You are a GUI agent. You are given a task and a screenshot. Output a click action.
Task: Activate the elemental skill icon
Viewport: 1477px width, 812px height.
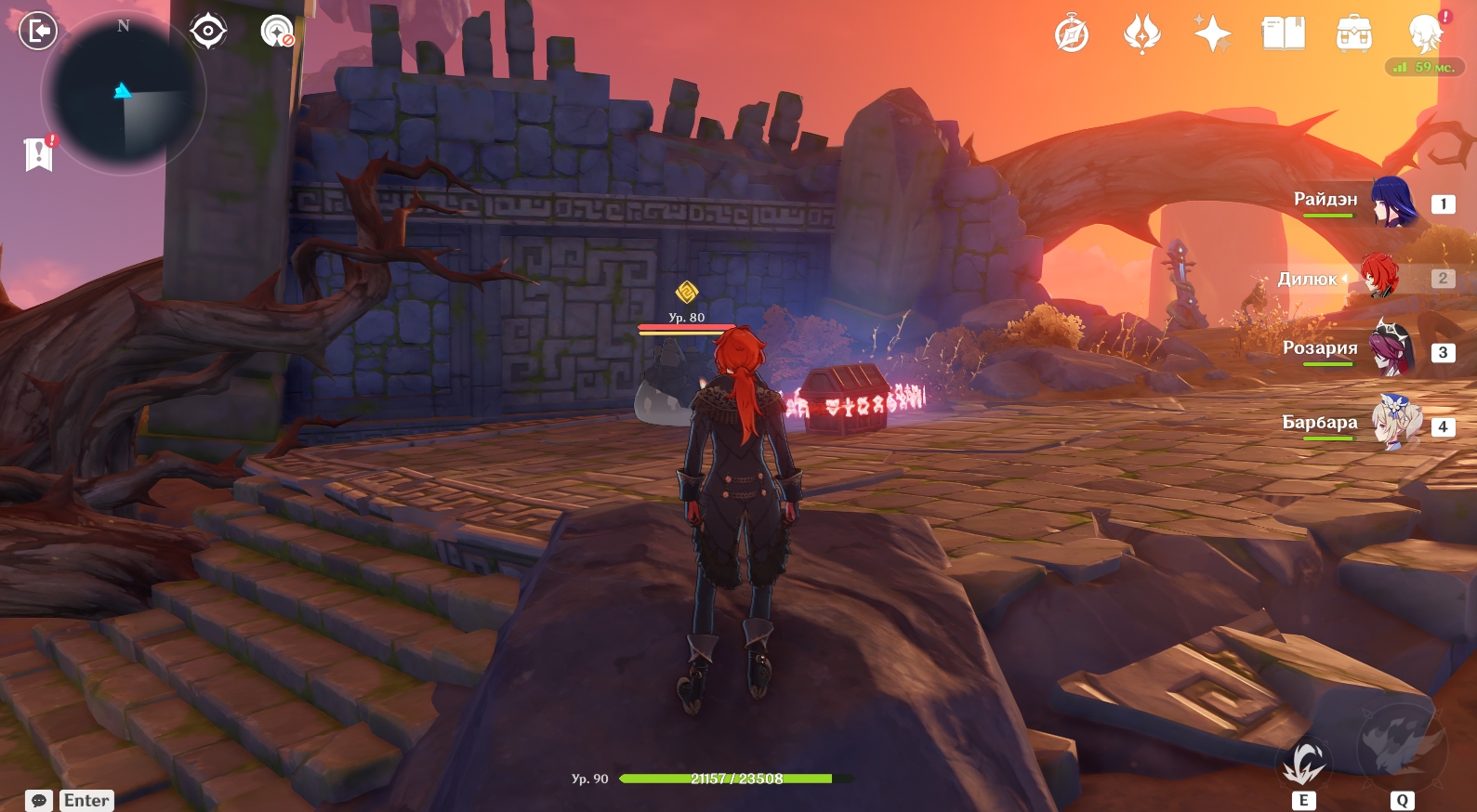(x=1304, y=764)
